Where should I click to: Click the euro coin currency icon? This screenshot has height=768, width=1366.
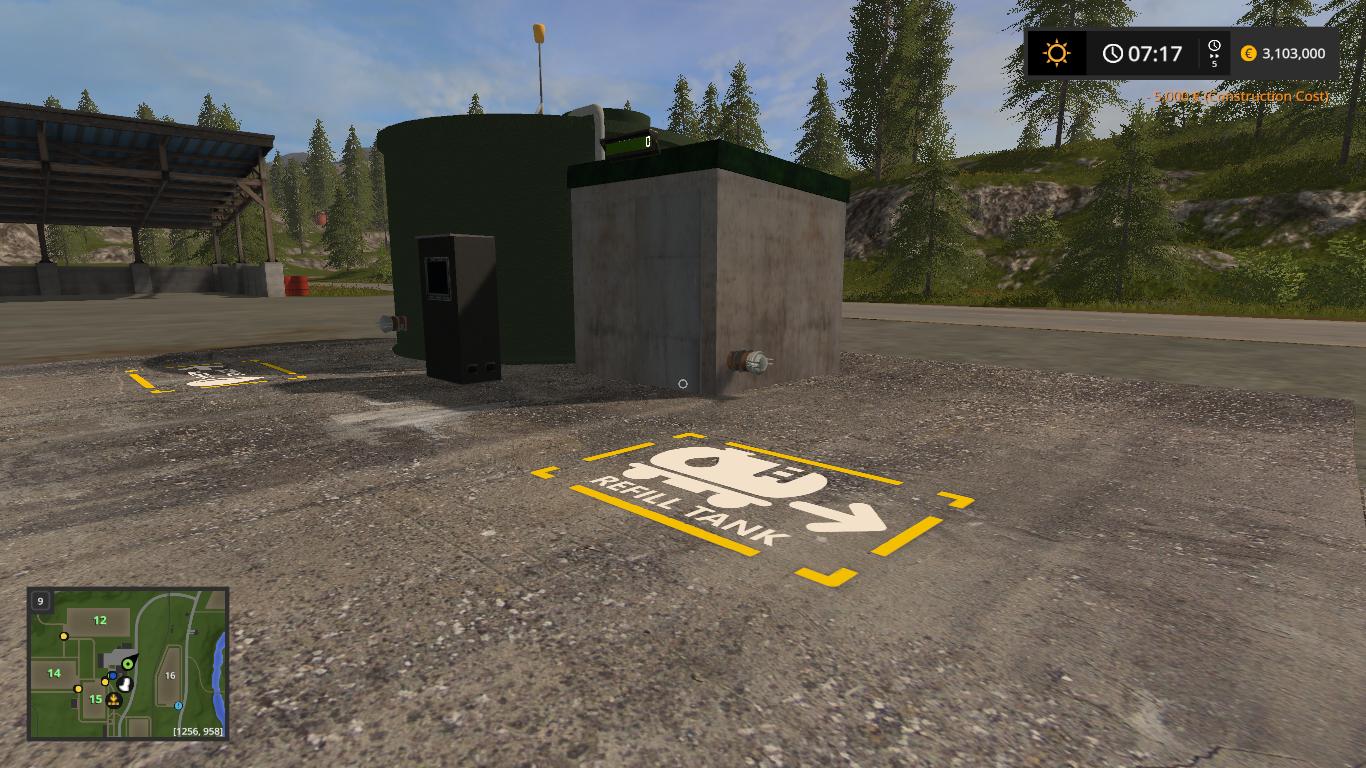1248,53
